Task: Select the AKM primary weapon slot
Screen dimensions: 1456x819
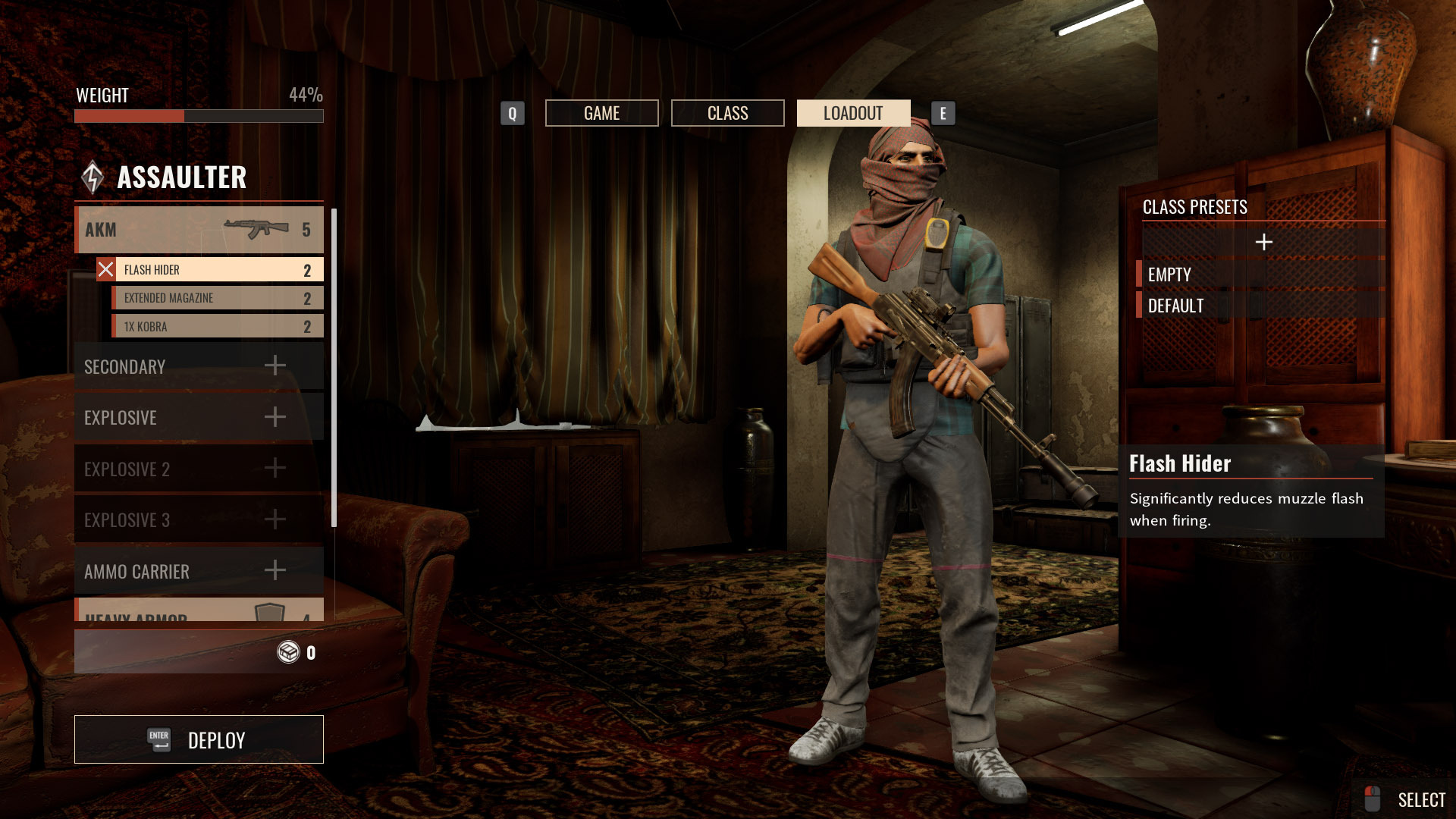Action: (199, 230)
